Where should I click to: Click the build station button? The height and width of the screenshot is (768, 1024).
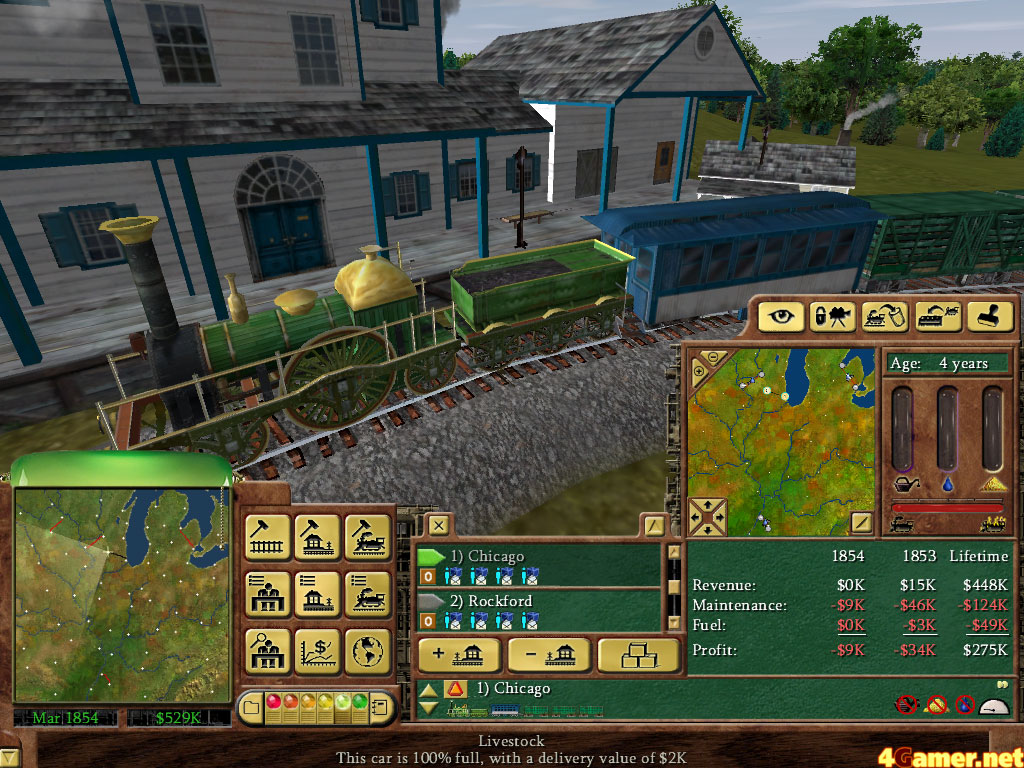coord(317,537)
